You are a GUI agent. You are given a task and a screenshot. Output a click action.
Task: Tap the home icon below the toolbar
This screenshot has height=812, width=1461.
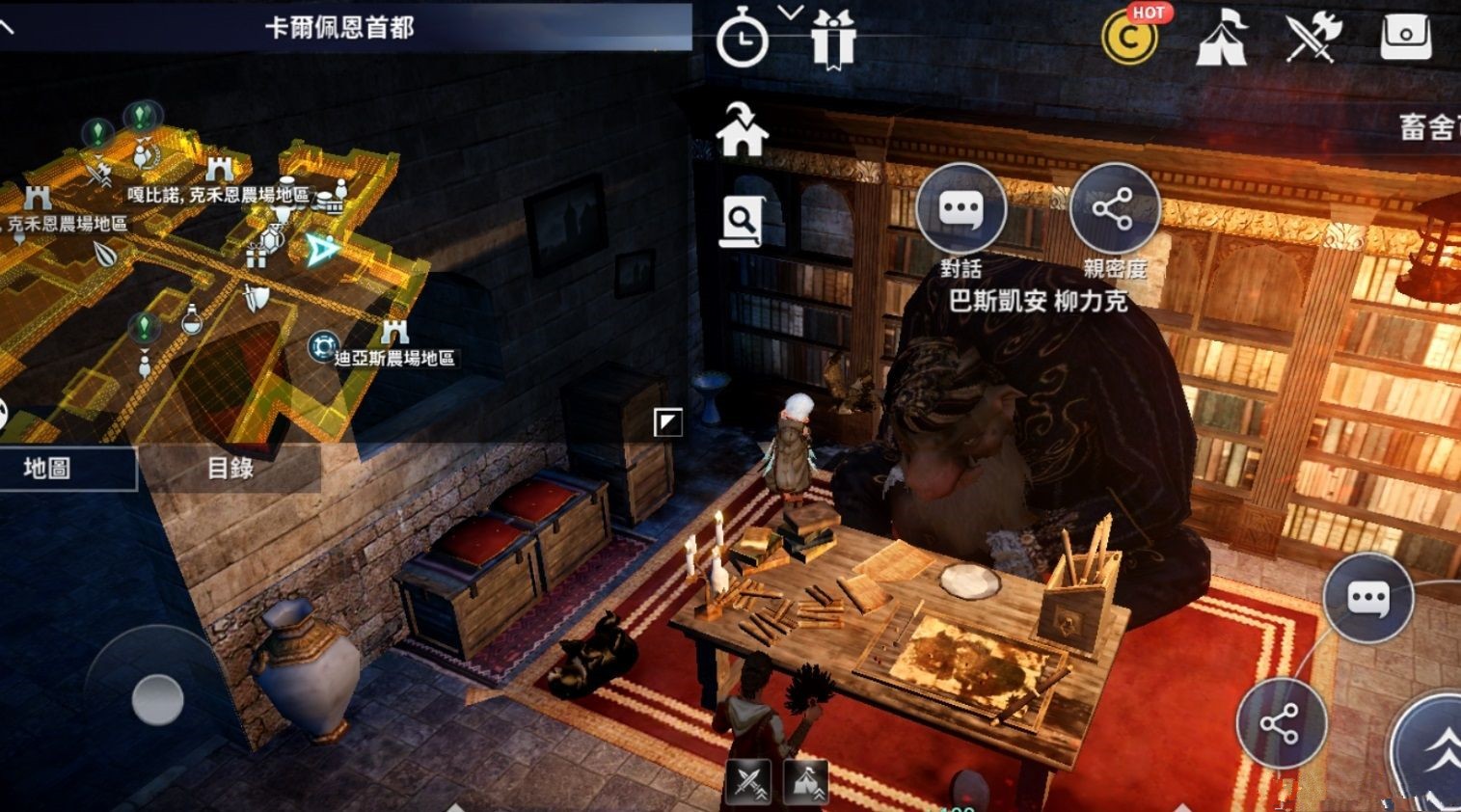coord(743,132)
